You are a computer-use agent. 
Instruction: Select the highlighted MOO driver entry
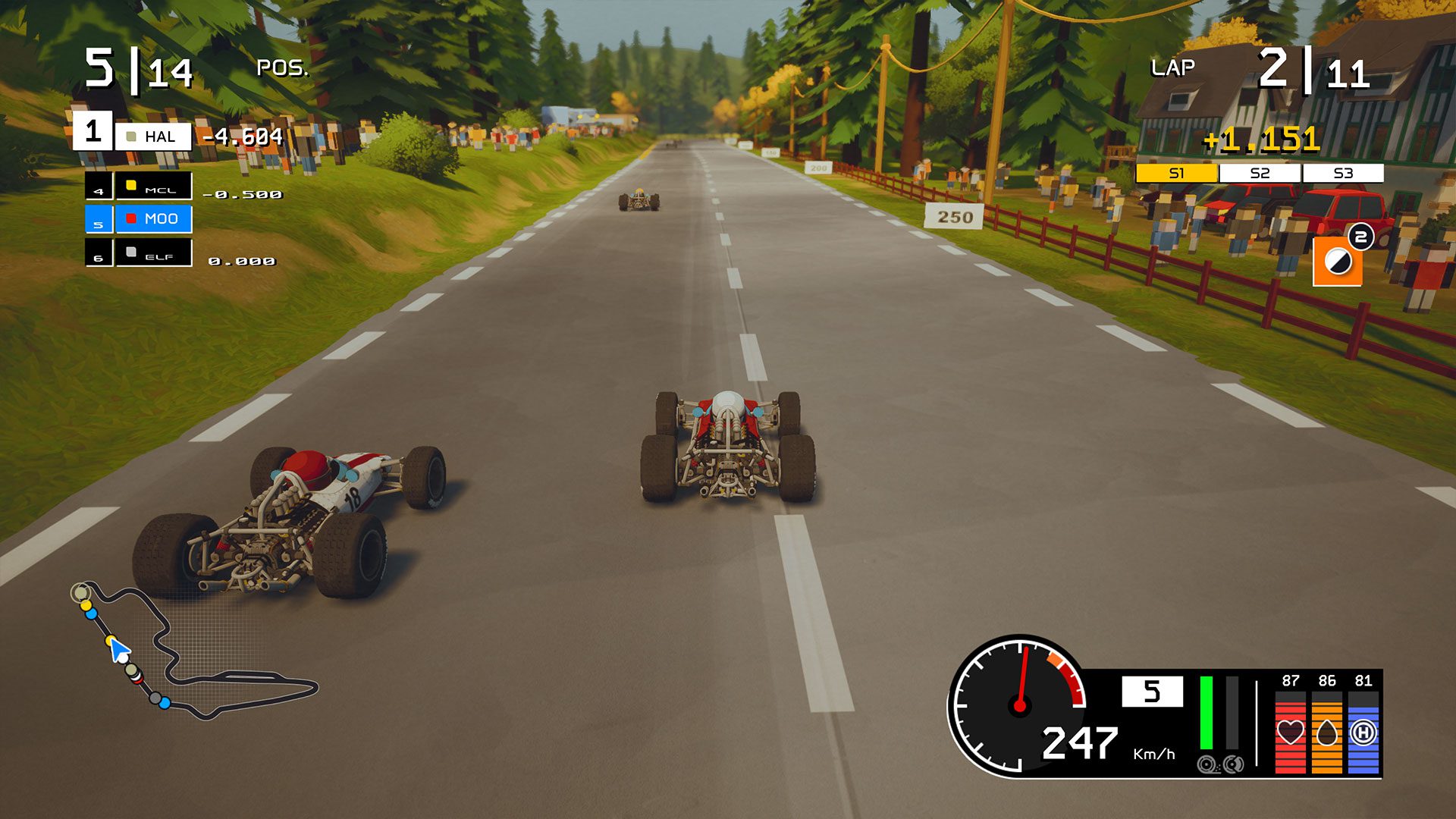[154, 220]
